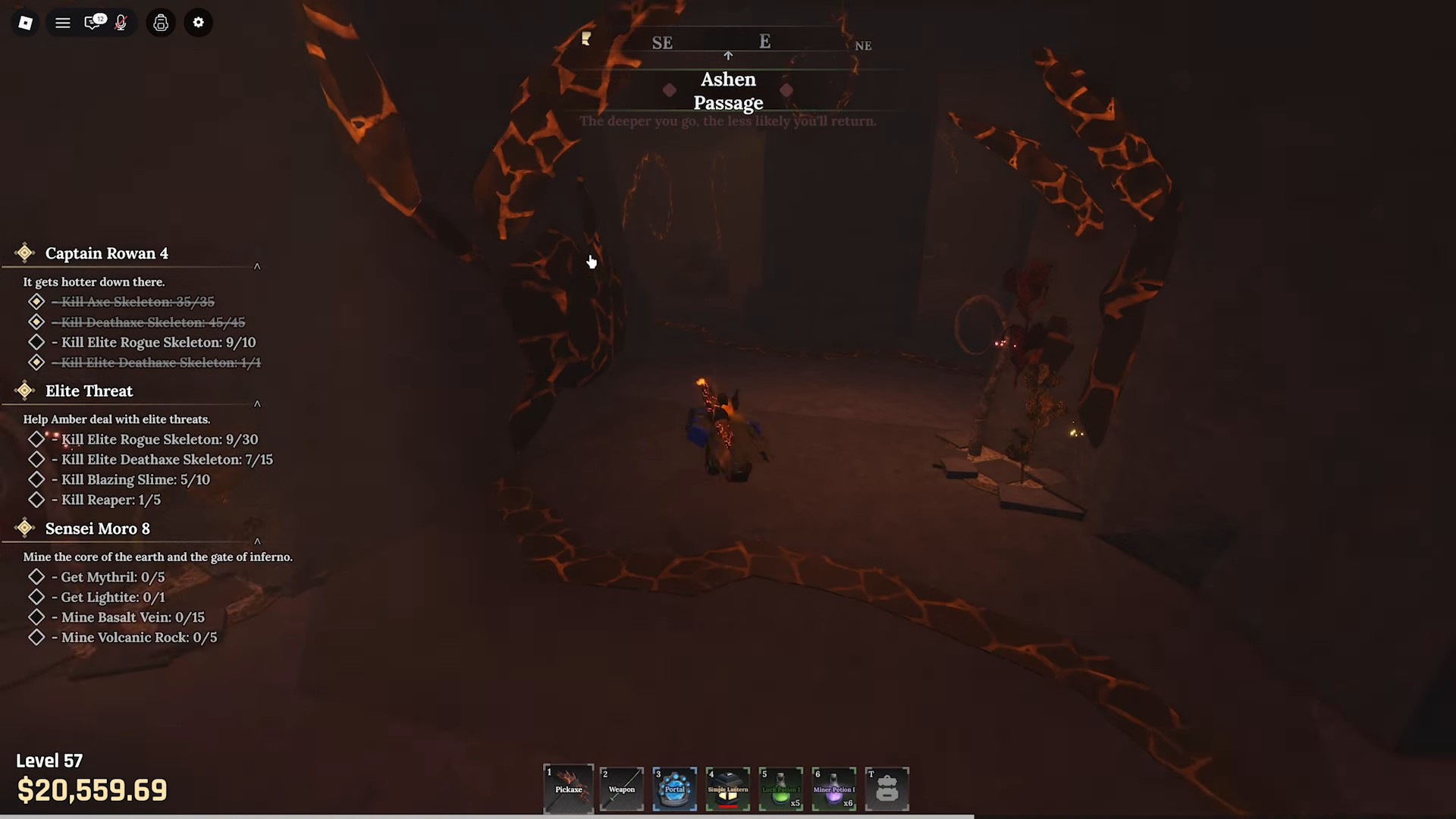This screenshot has width=1456, height=819.
Task: Collapse the Captain Rowan 4 quest section
Action: tap(257, 266)
